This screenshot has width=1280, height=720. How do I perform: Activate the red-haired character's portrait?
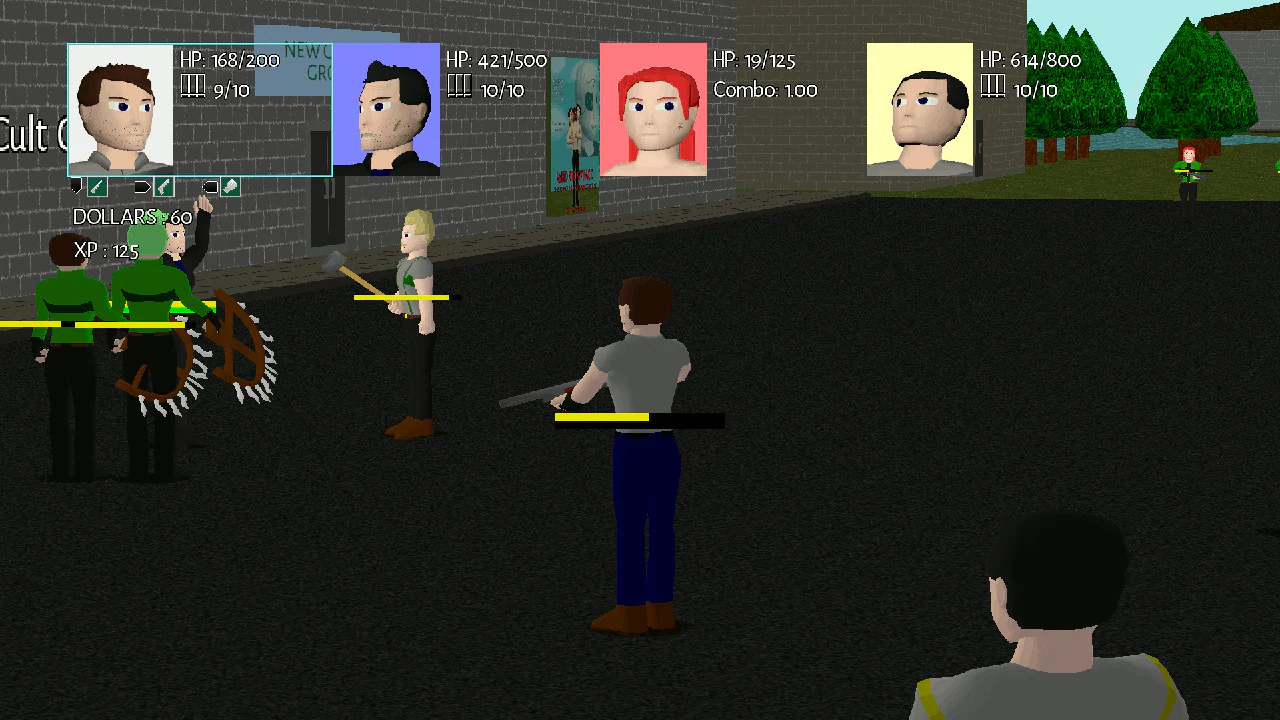(x=654, y=110)
